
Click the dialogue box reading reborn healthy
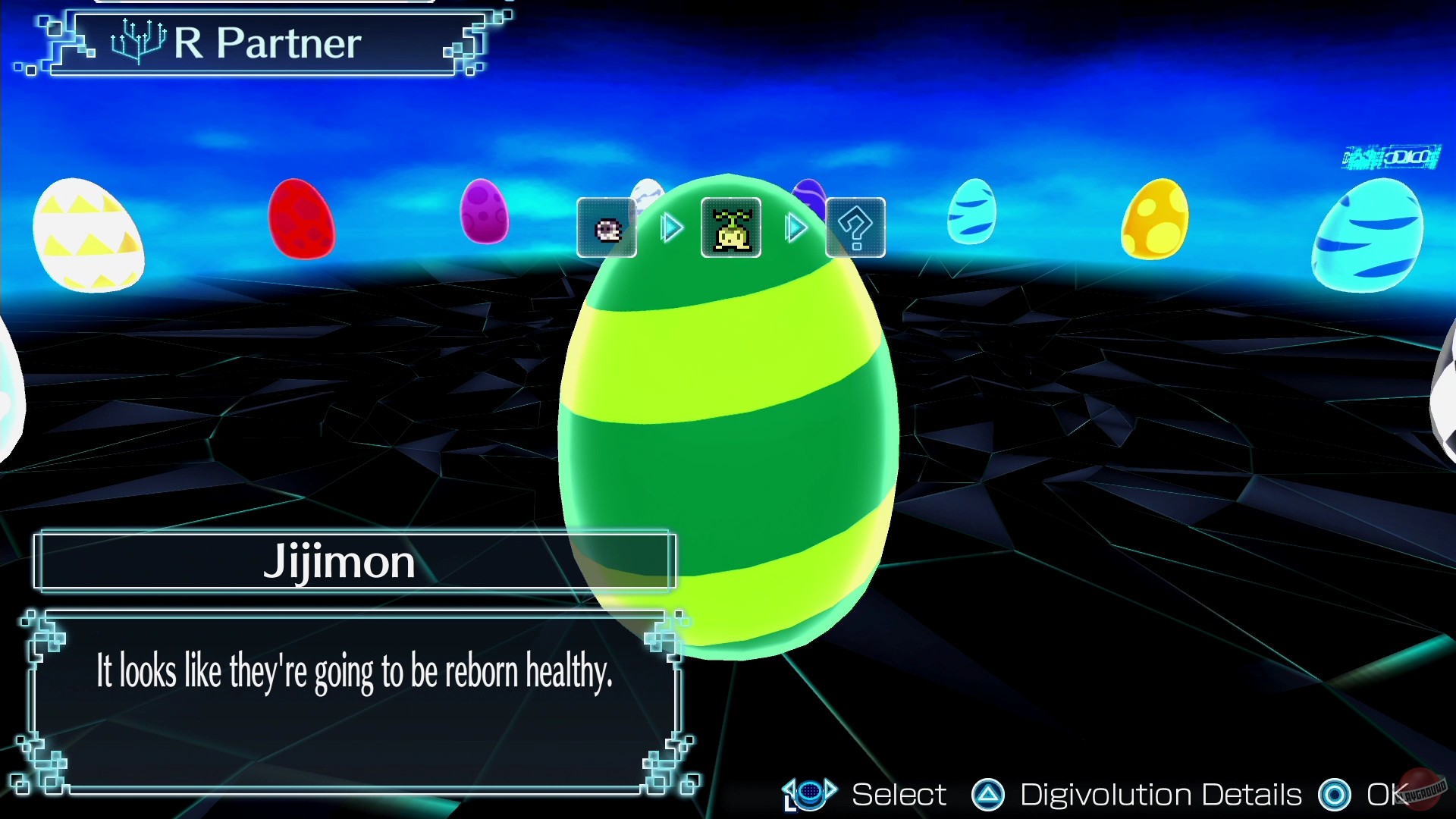[x=354, y=673]
